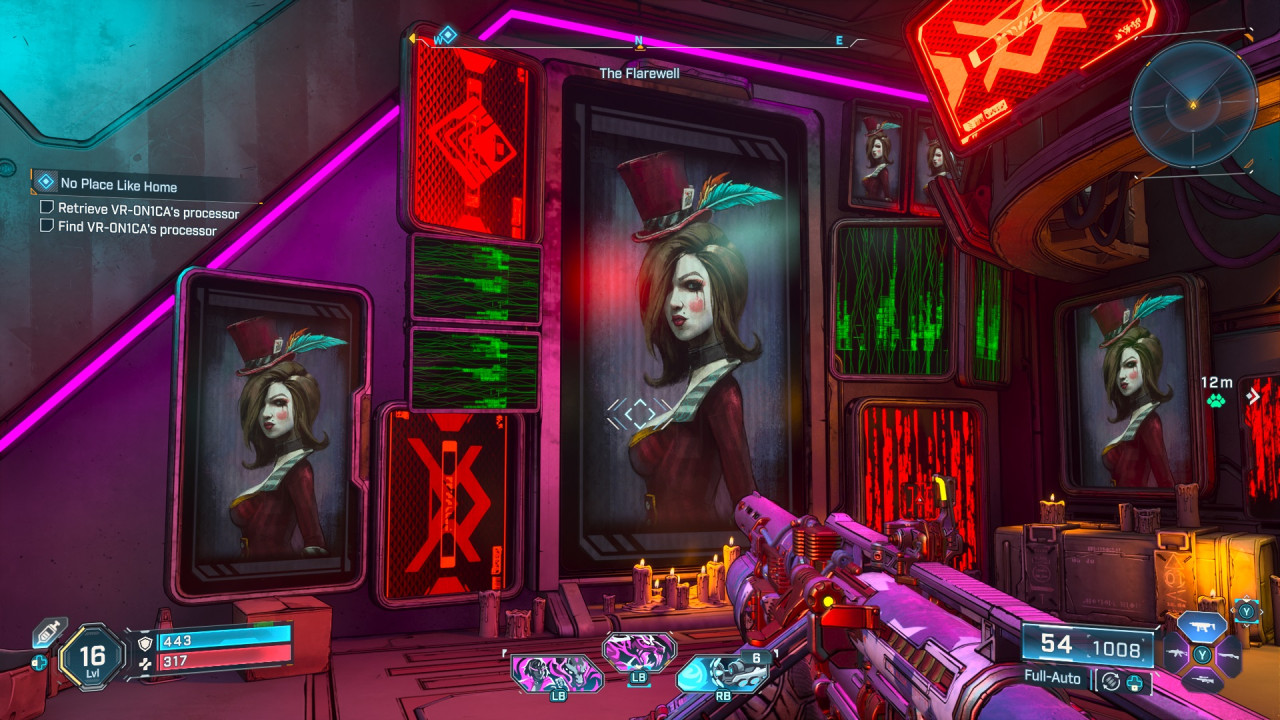The image size is (1280, 720).
Task: Click the shield icon beside the 443 bar
Action: pyautogui.click(x=145, y=641)
